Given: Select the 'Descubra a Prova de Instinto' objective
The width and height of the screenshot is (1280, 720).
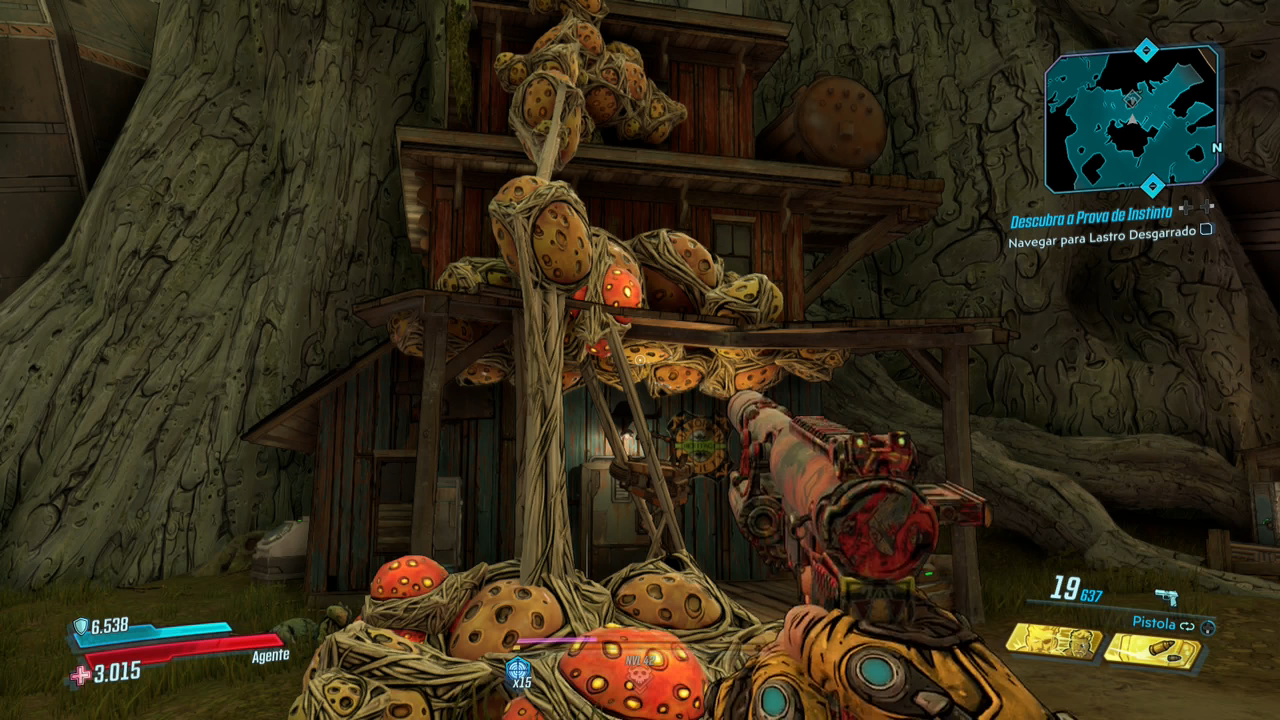Looking at the screenshot, I should (x=1090, y=220).
